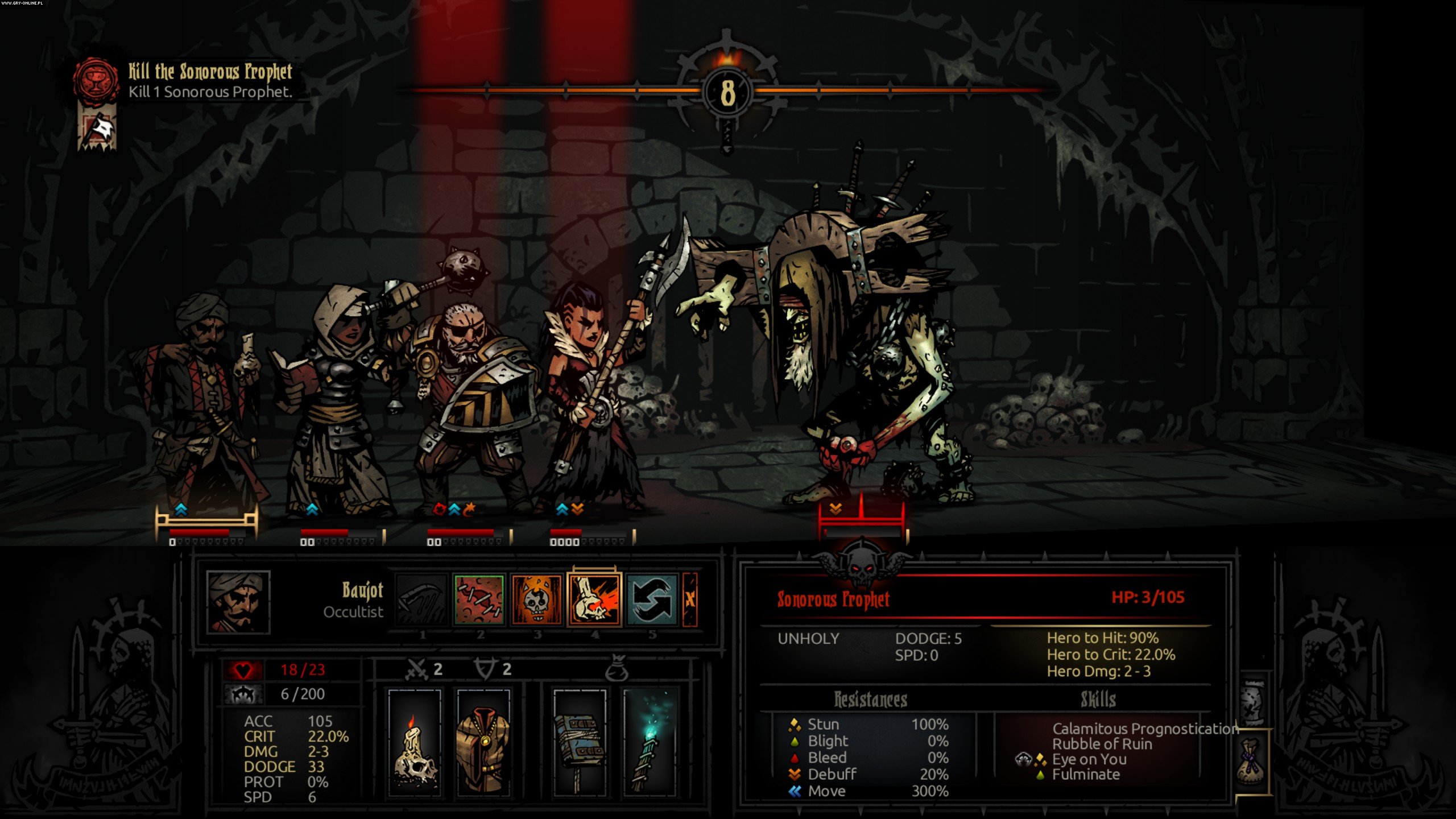Select the bound book trinket slot
Image resolution: width=1456 pixels, height=819 pixels.
pyautogui.click(x=580, y=742)
